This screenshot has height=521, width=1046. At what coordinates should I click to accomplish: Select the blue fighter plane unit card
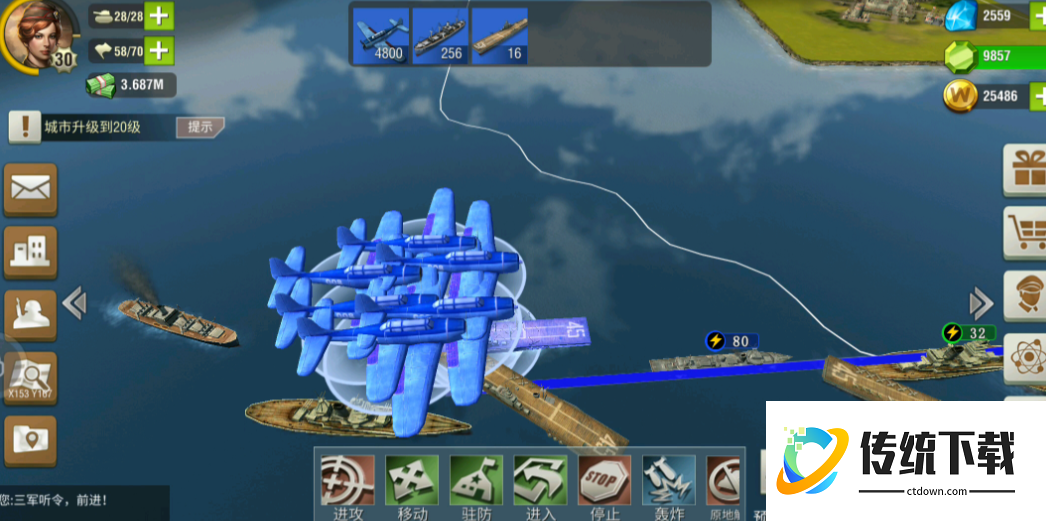click(382, 36)
